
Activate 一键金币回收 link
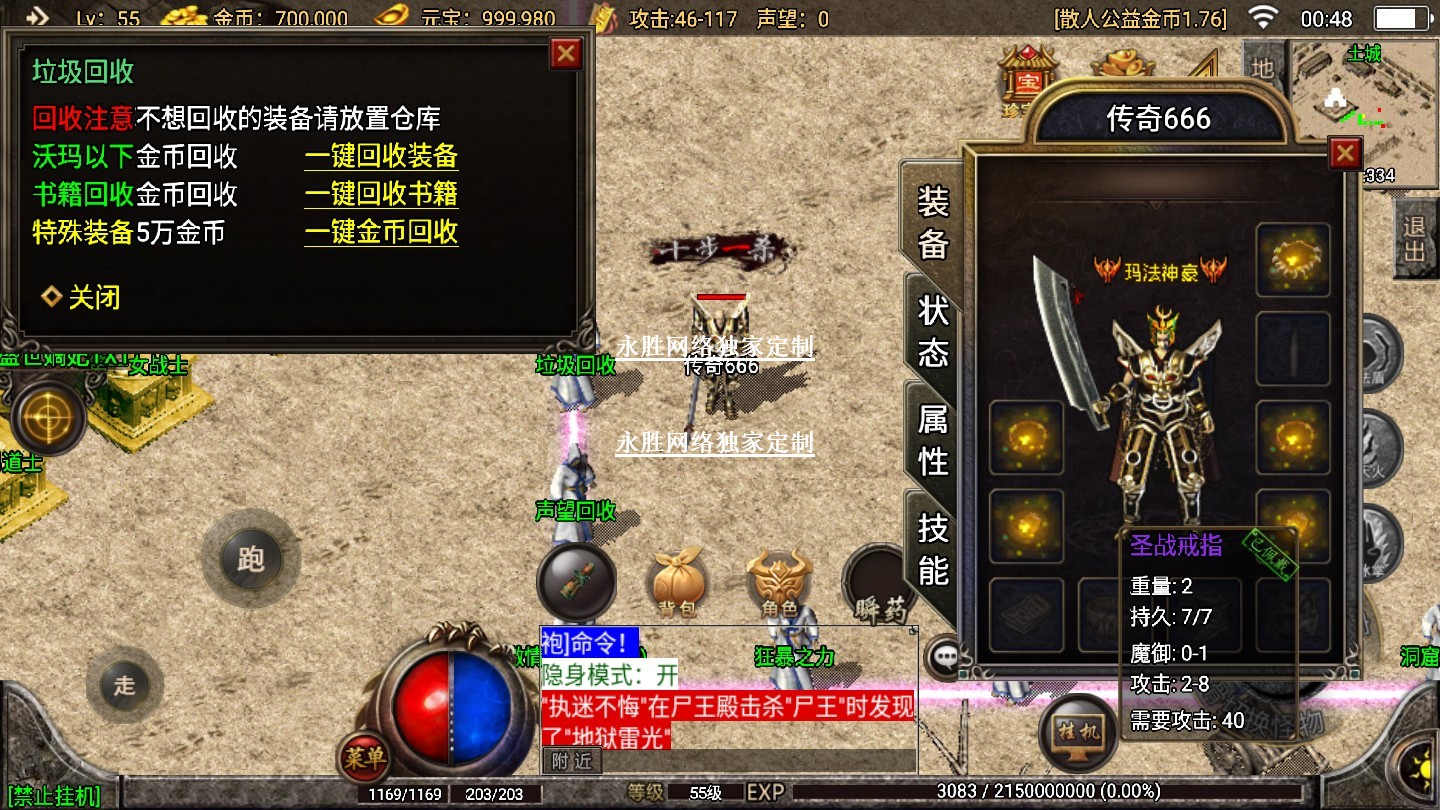click(x=381, y=232)
